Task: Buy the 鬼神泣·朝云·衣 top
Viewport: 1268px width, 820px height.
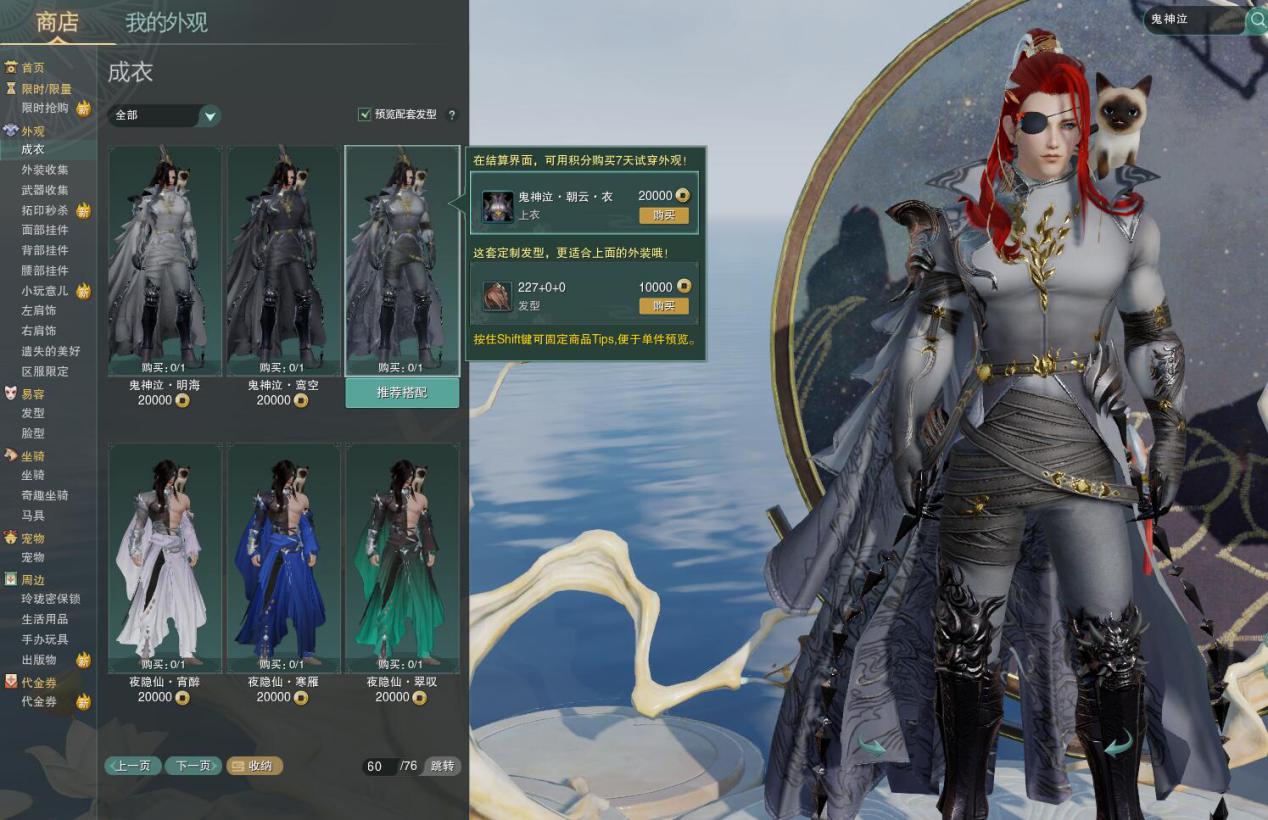Action: (664, 216)
